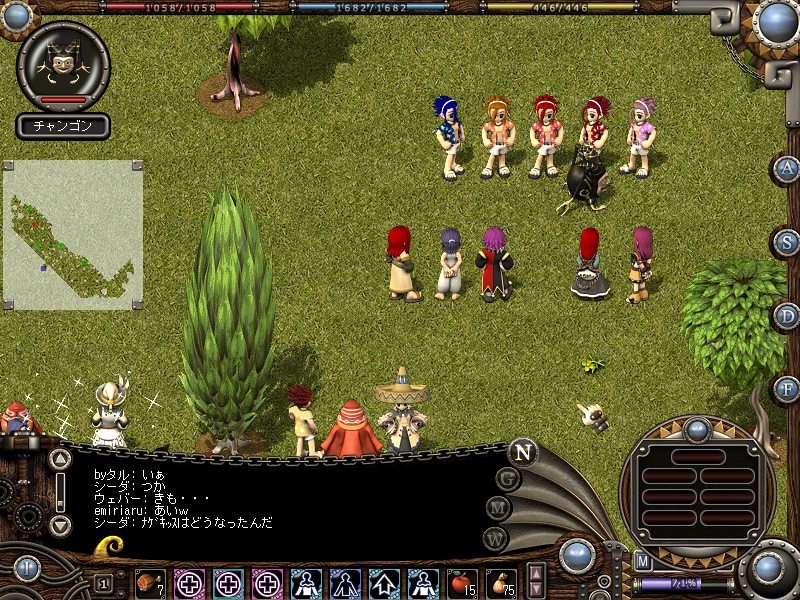The image size is (800, 600).
Task: Select the A shortcut button
Action: (788, 168)
